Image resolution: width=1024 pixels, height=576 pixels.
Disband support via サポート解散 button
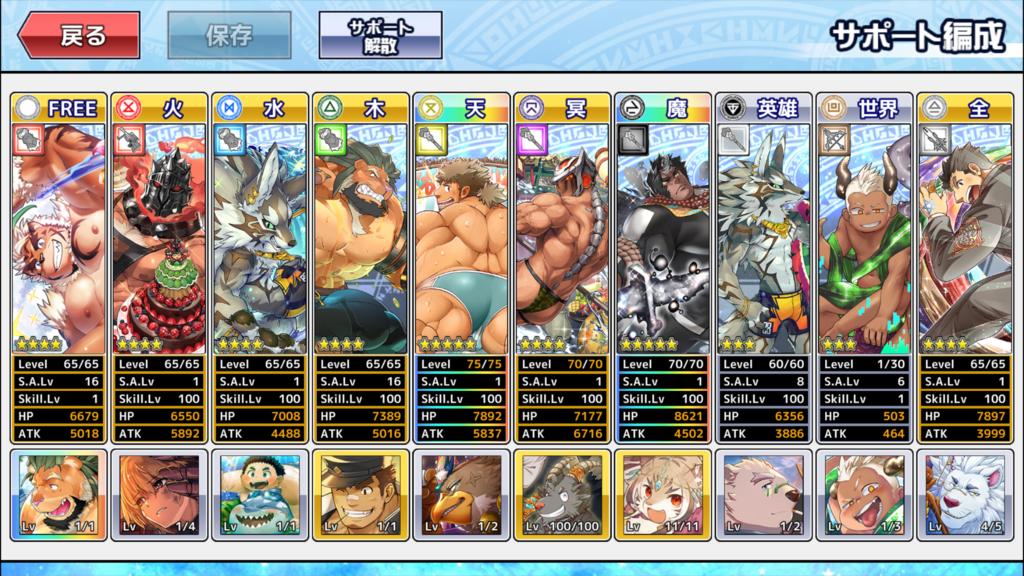380,37
